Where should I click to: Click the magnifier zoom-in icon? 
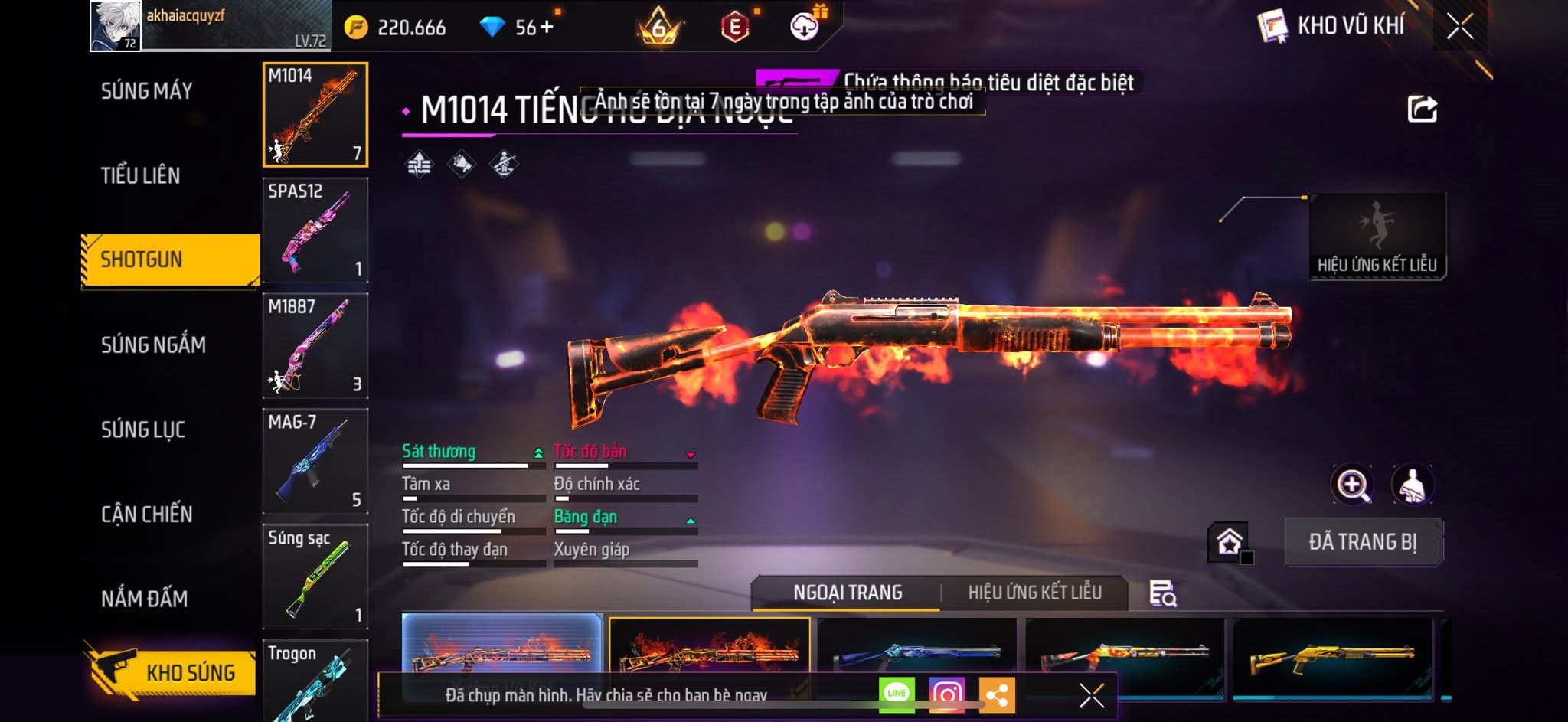tap(1352, 485)
